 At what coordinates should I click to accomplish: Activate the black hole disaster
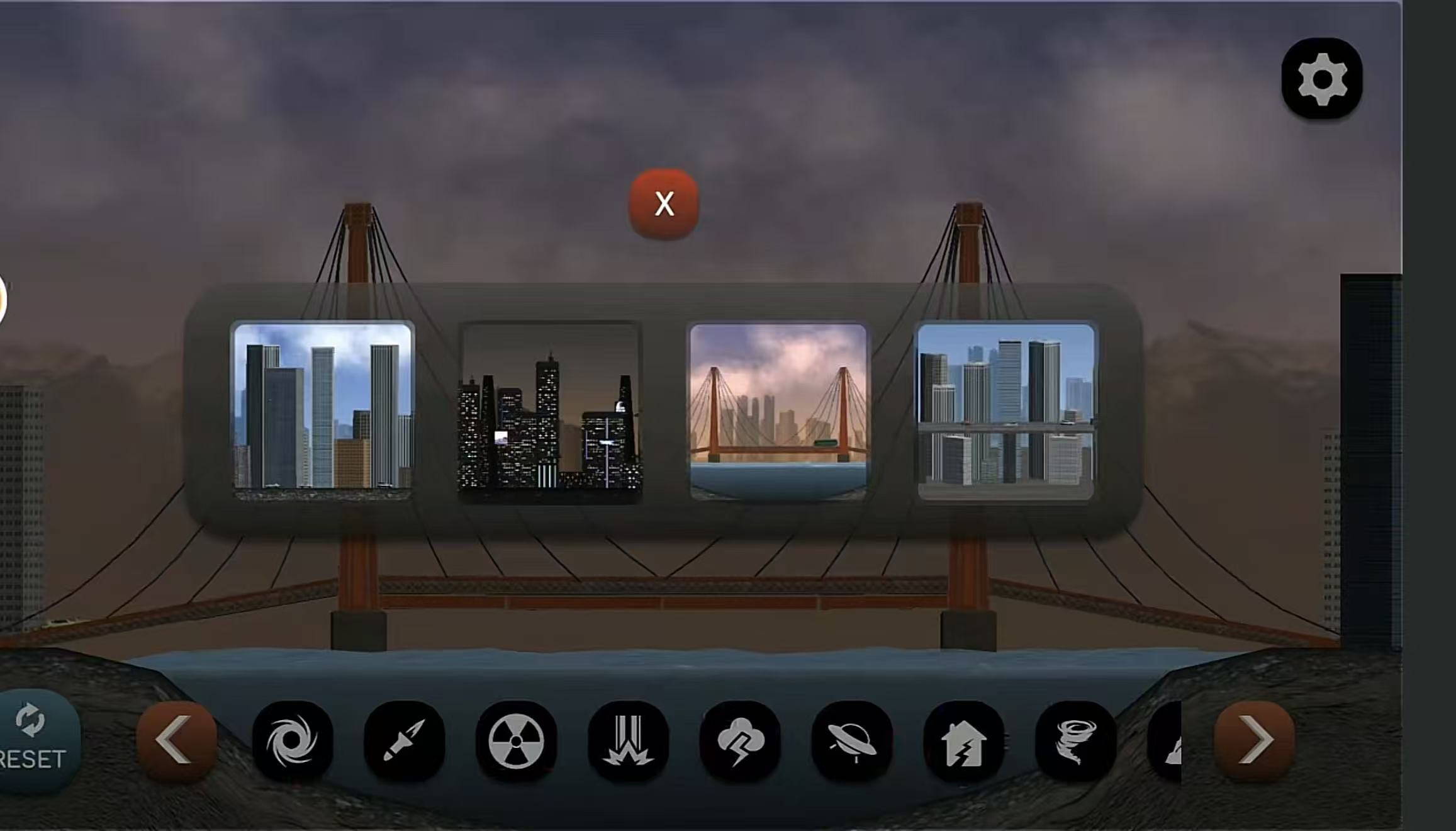click(x=293, y=741)
